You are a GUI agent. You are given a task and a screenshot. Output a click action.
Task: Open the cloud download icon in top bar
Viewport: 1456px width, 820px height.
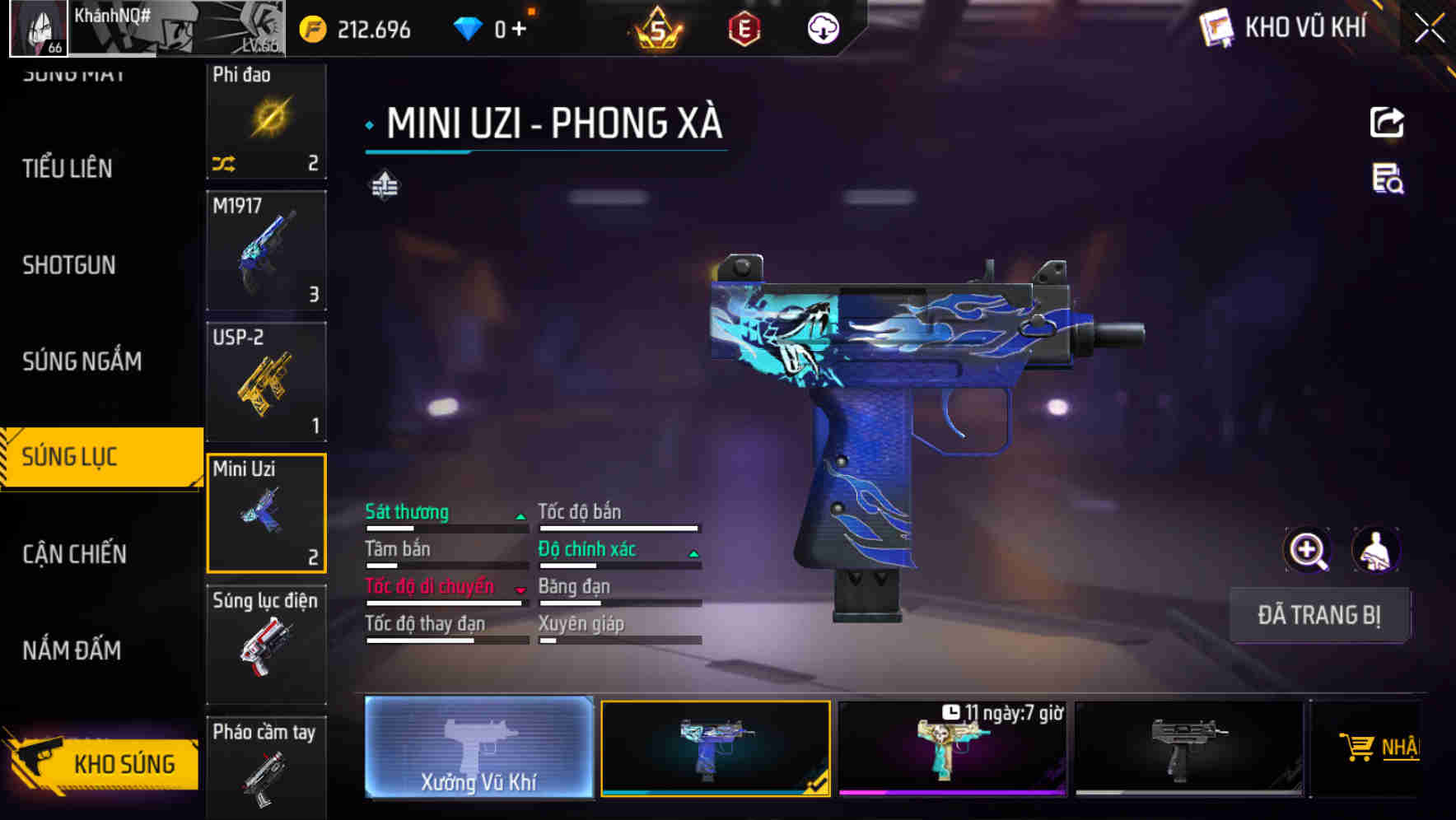pyautogui.click(x=822, y=27)
